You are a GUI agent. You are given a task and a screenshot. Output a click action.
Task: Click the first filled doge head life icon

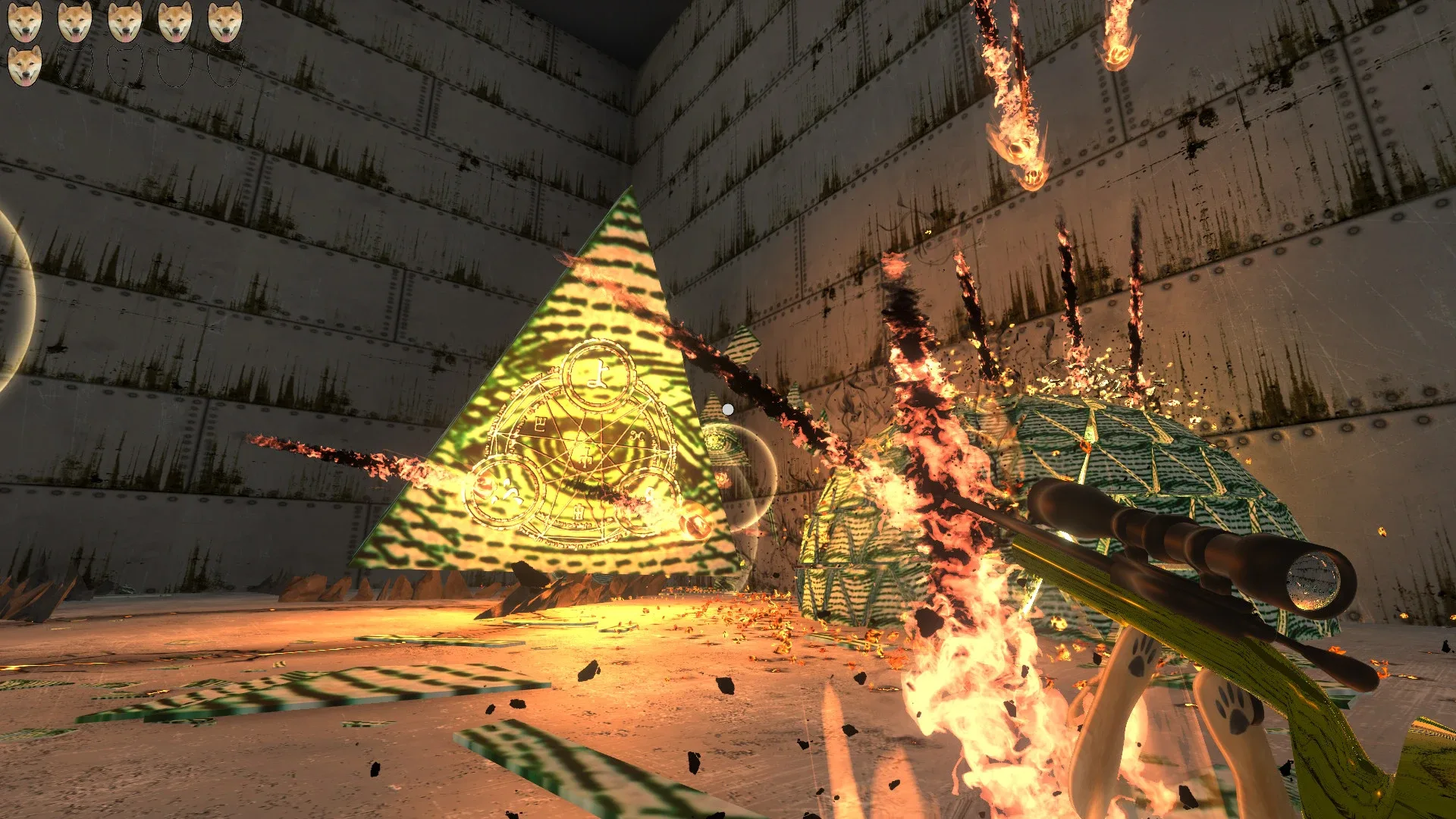25,21
